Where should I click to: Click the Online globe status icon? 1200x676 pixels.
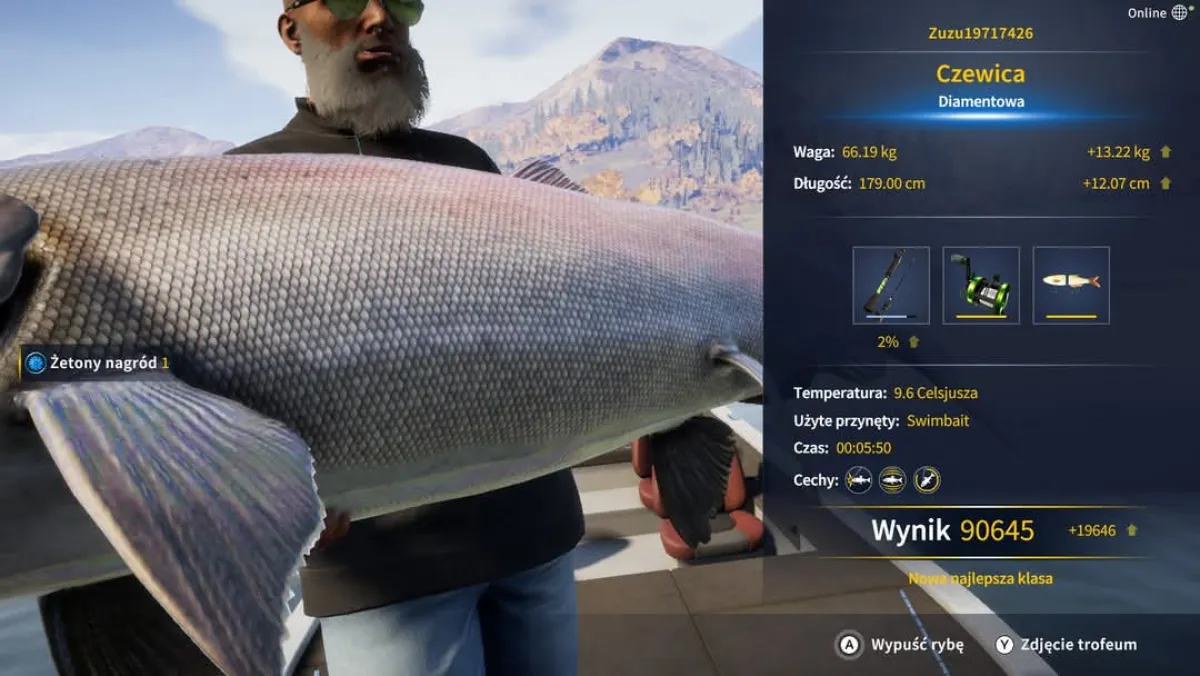(x=1180, y=13)
